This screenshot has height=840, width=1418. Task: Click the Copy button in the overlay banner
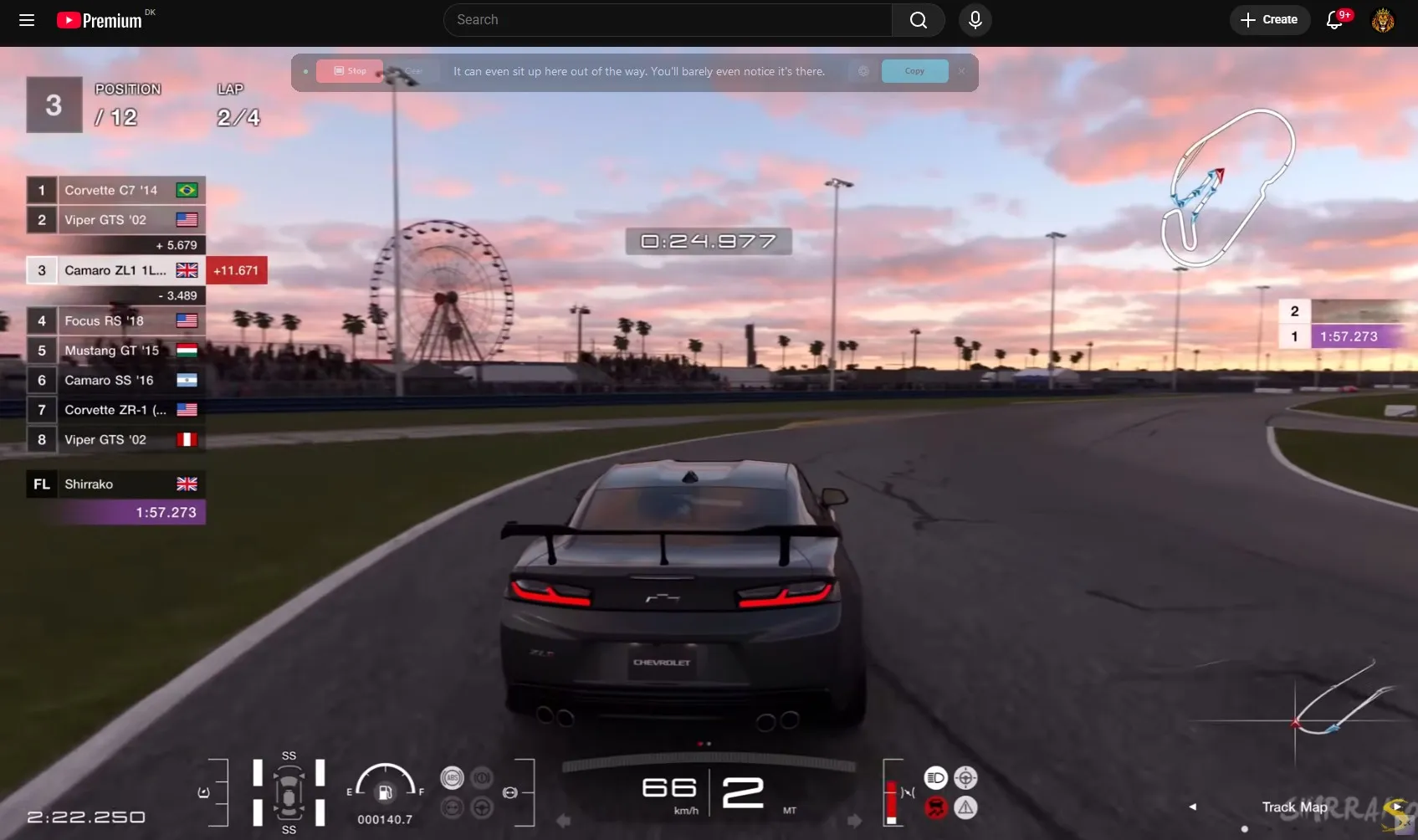pos(915,71)
